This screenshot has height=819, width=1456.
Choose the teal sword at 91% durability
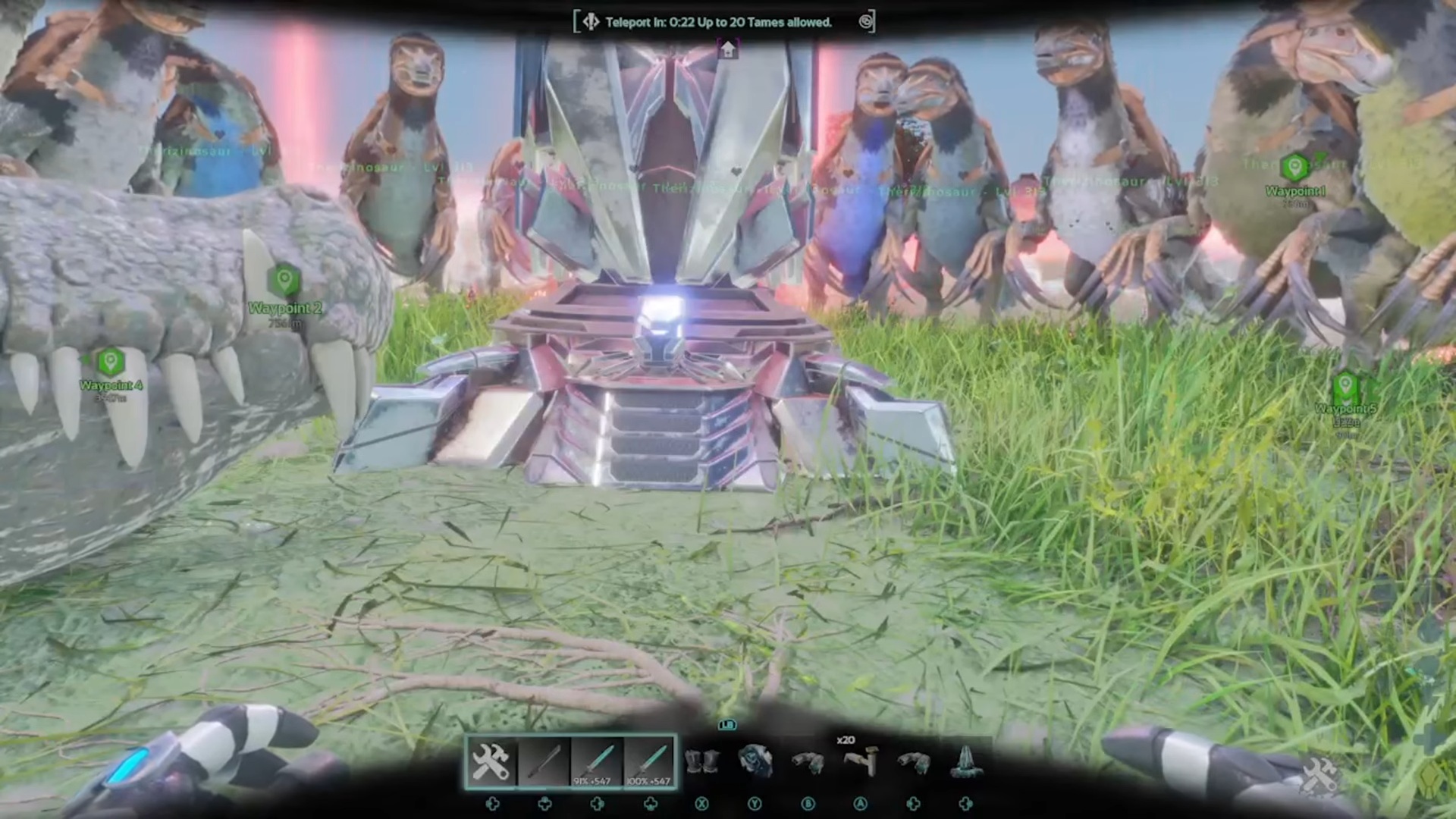tap(597, 761)
